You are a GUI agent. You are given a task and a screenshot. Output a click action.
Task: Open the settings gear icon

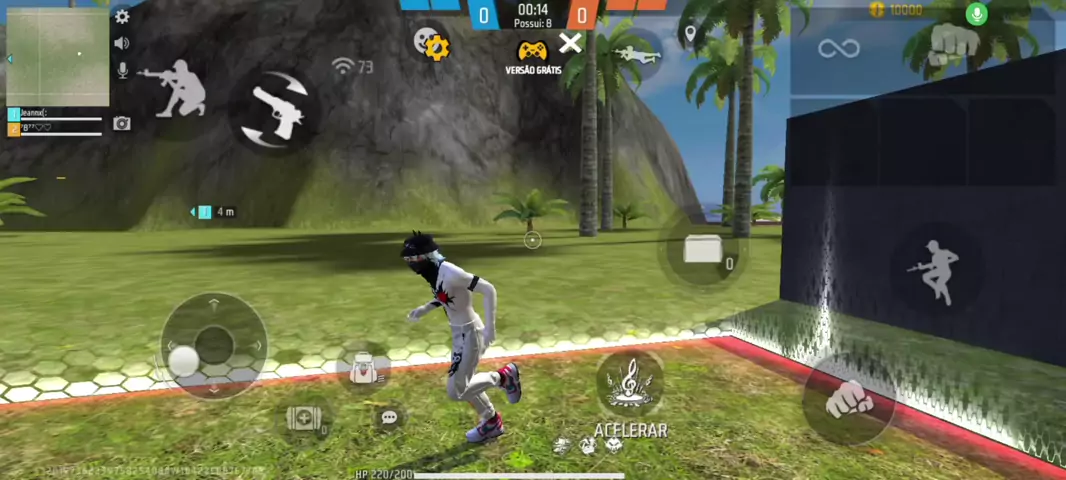(122, 16)
